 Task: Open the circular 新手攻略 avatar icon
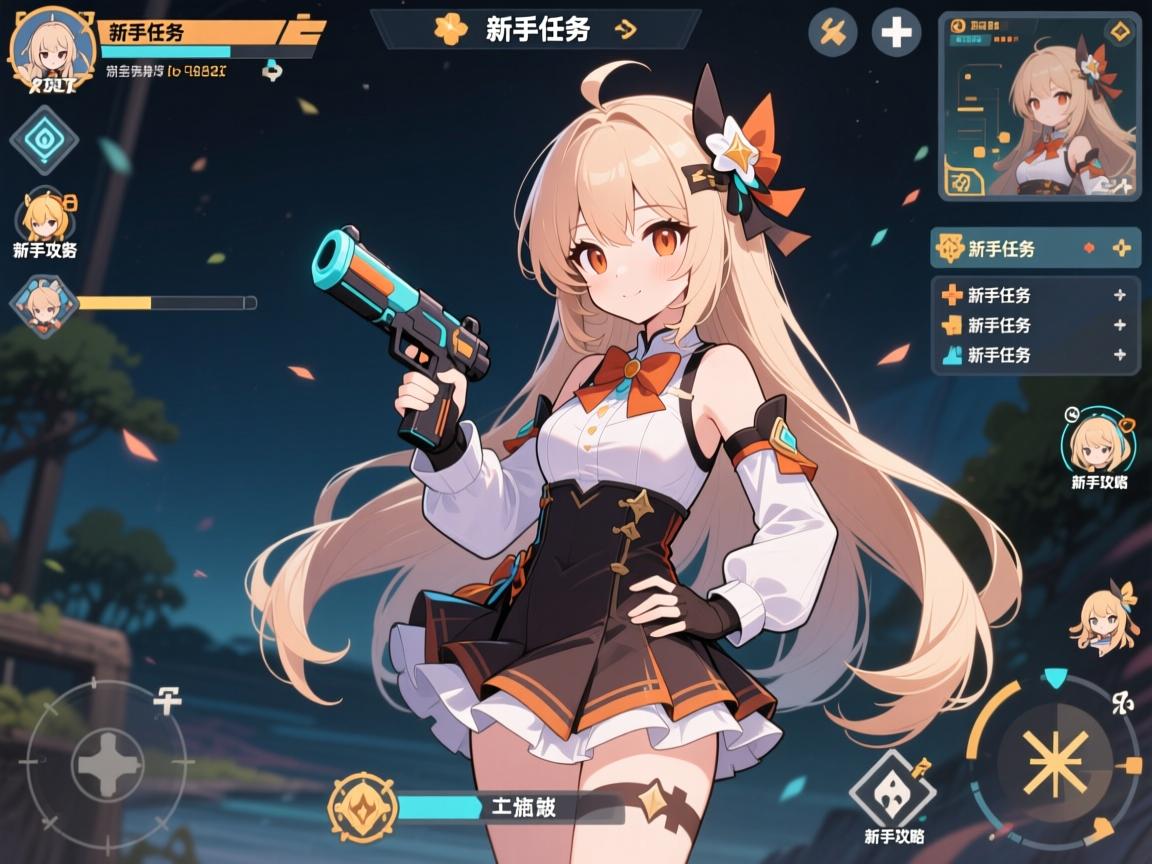(1097, 443)
